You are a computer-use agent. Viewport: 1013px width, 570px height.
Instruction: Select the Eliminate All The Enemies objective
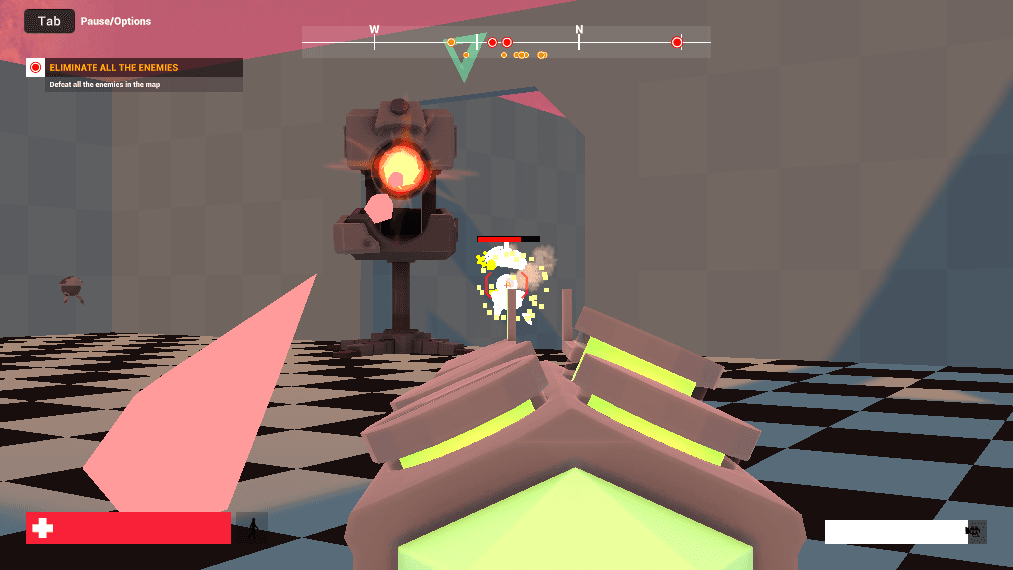113,68
